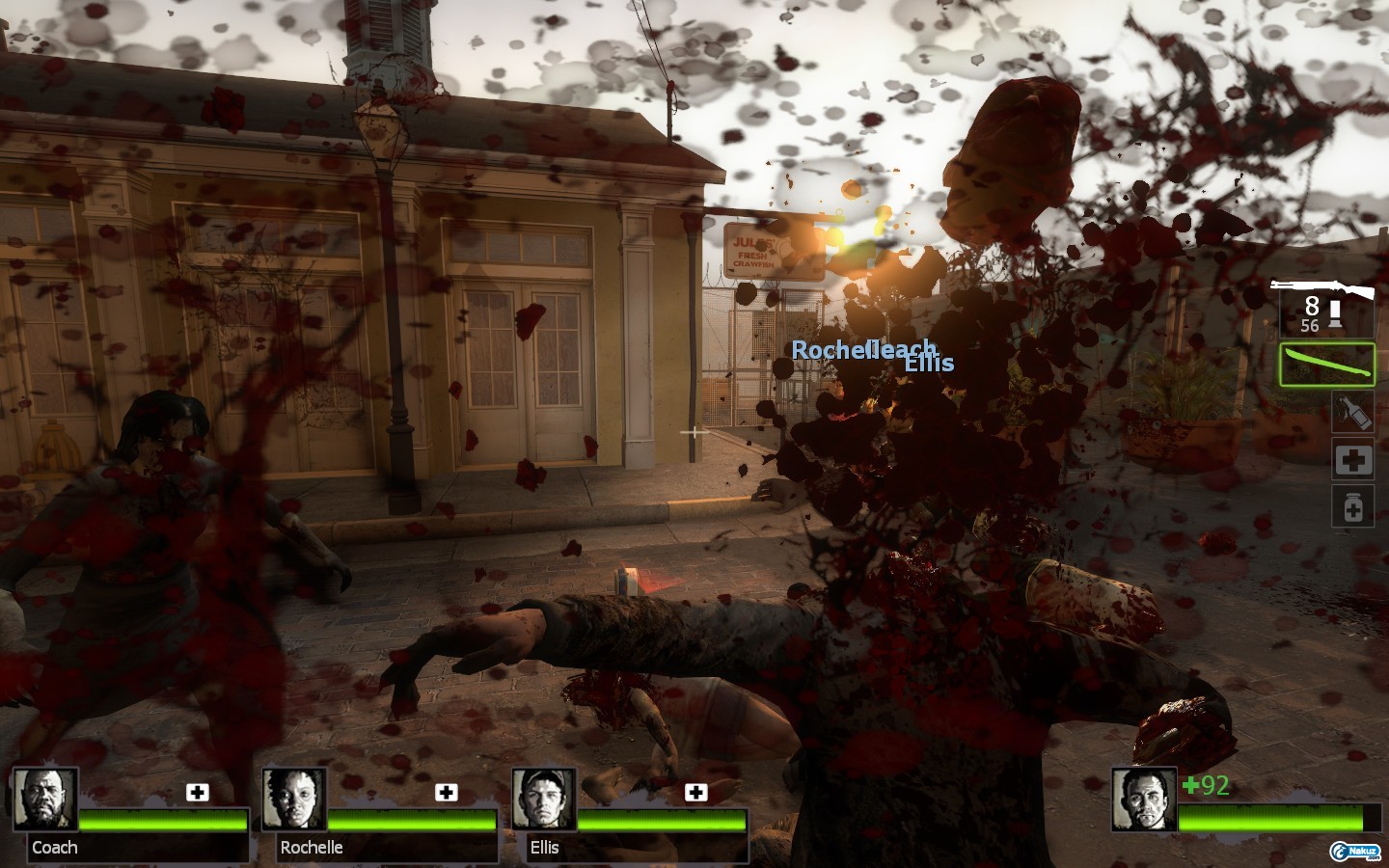This screenshot has height=868, width=1389.
Task: Click Coach's teammate portrait
Action: 44,799
